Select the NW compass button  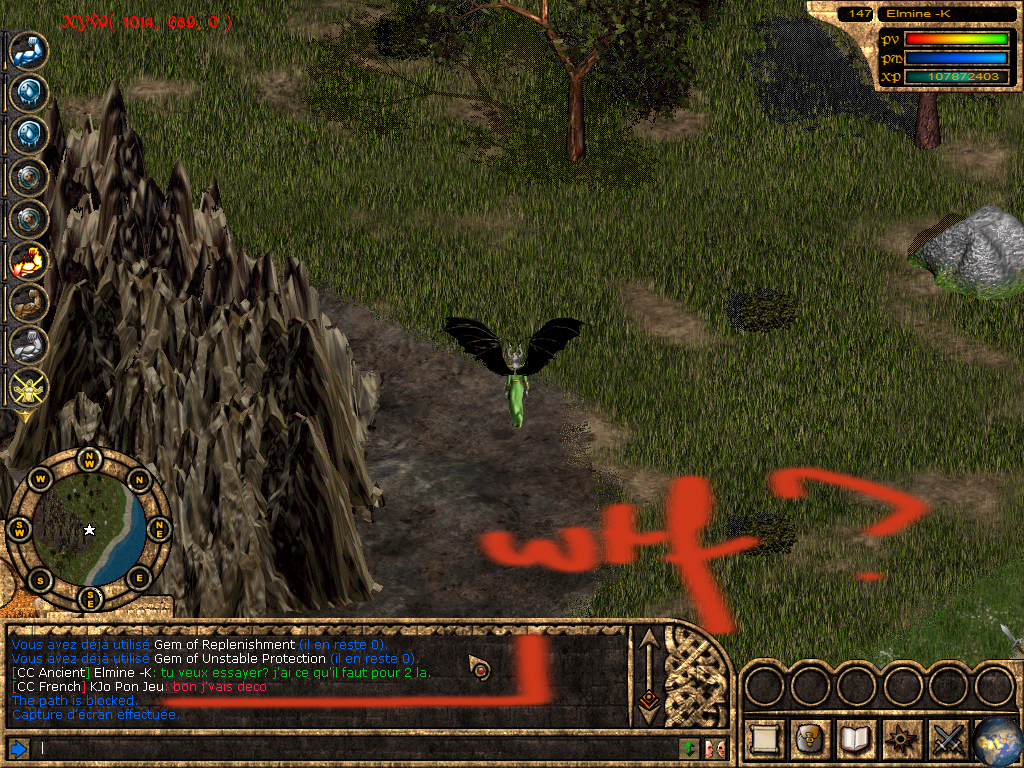[x=90, y=460]
